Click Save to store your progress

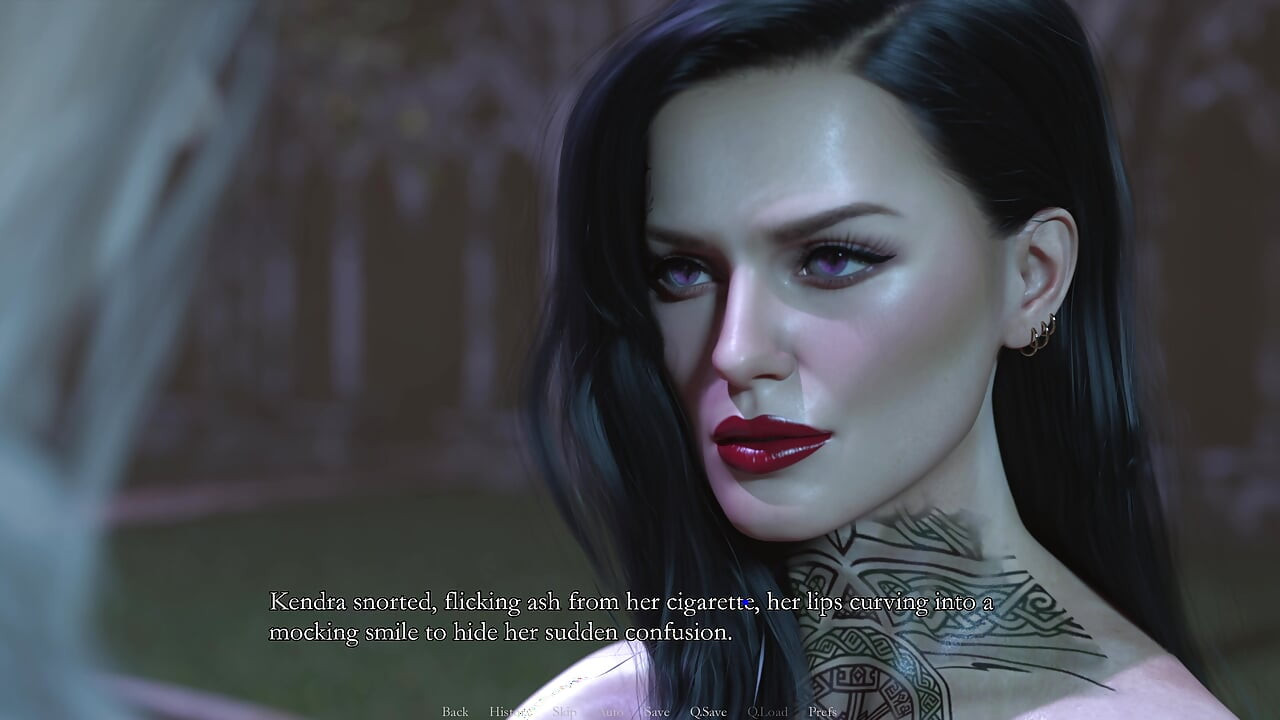[x=655, y=711]
